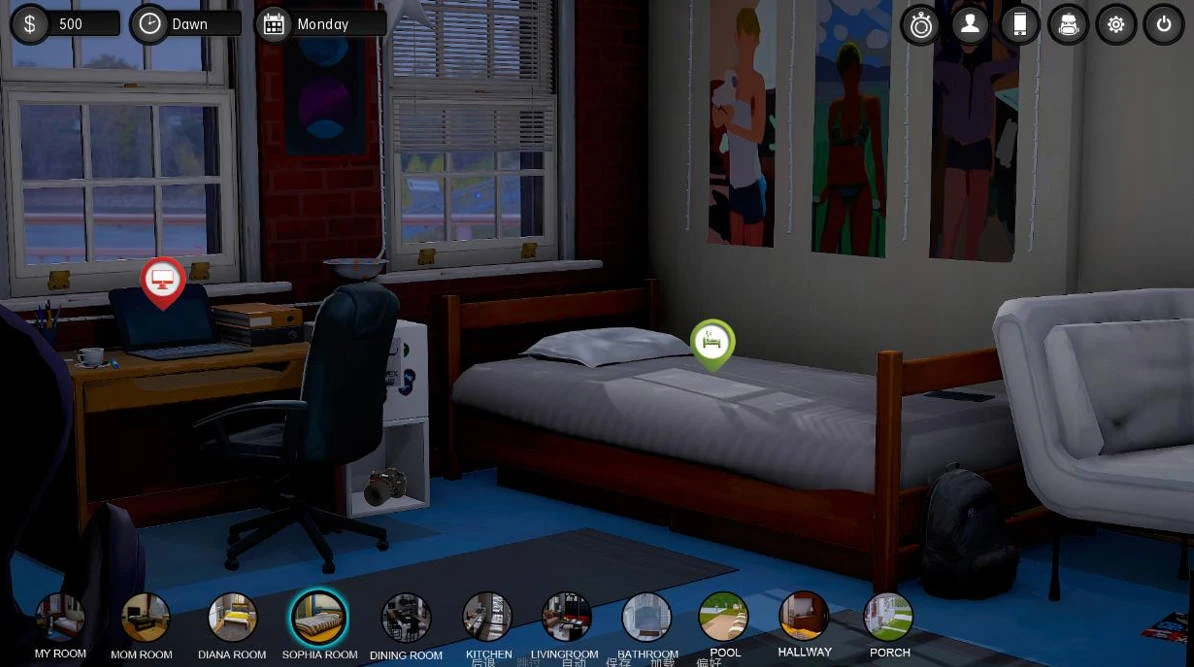Switch to the Livingroom
Viewport: 1194px width, 667px height.
pos(566,618)
